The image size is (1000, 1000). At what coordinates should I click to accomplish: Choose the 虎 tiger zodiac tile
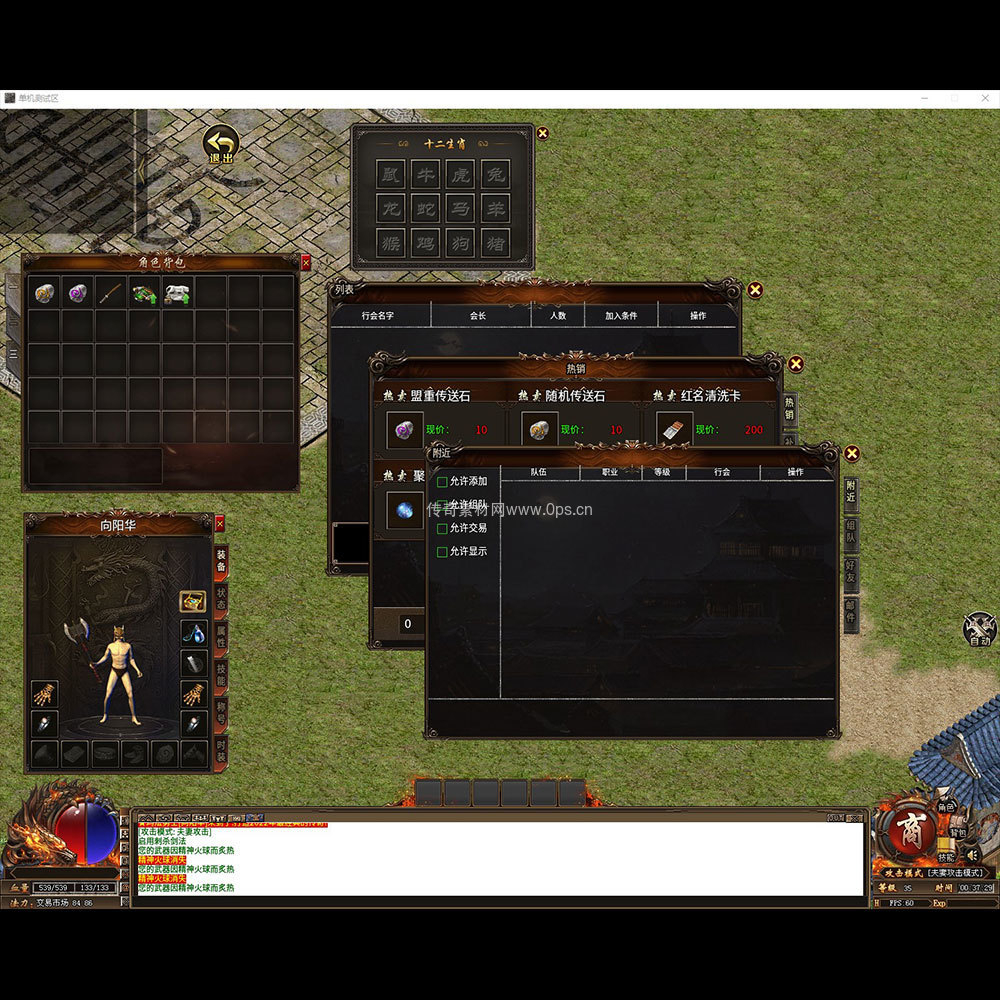tap(460, 174)
